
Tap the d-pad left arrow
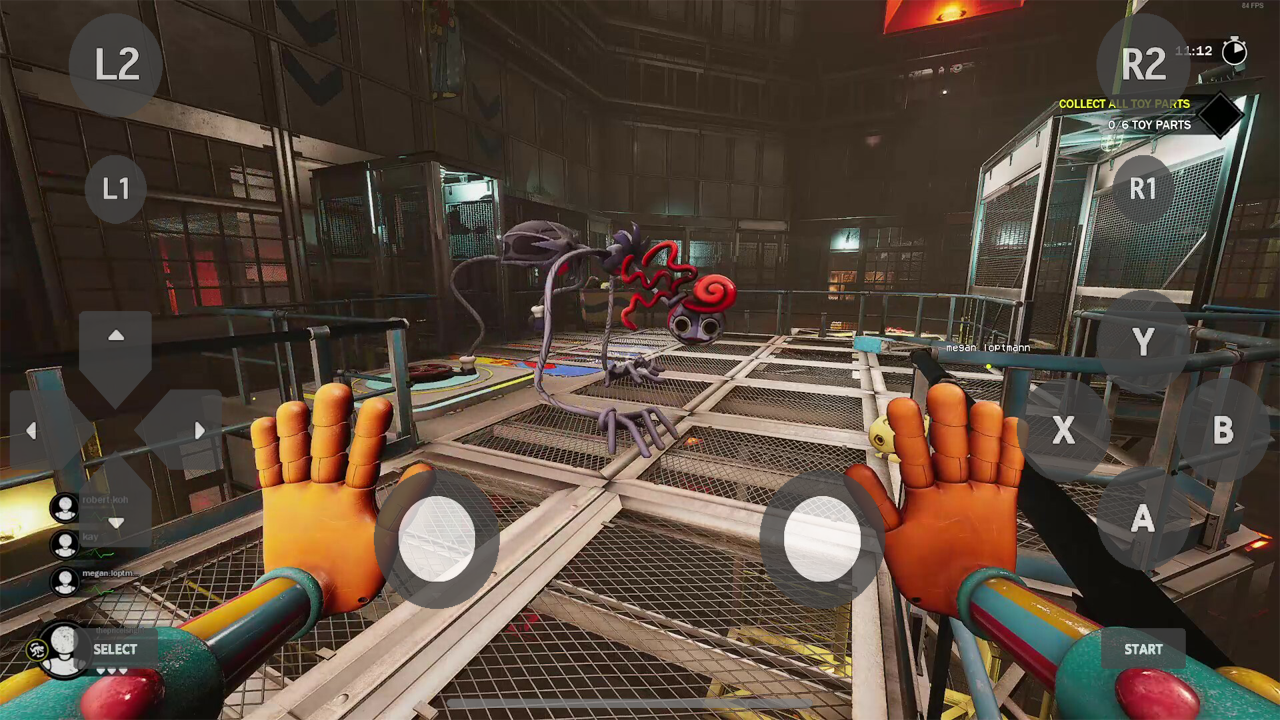coord(33,431)
